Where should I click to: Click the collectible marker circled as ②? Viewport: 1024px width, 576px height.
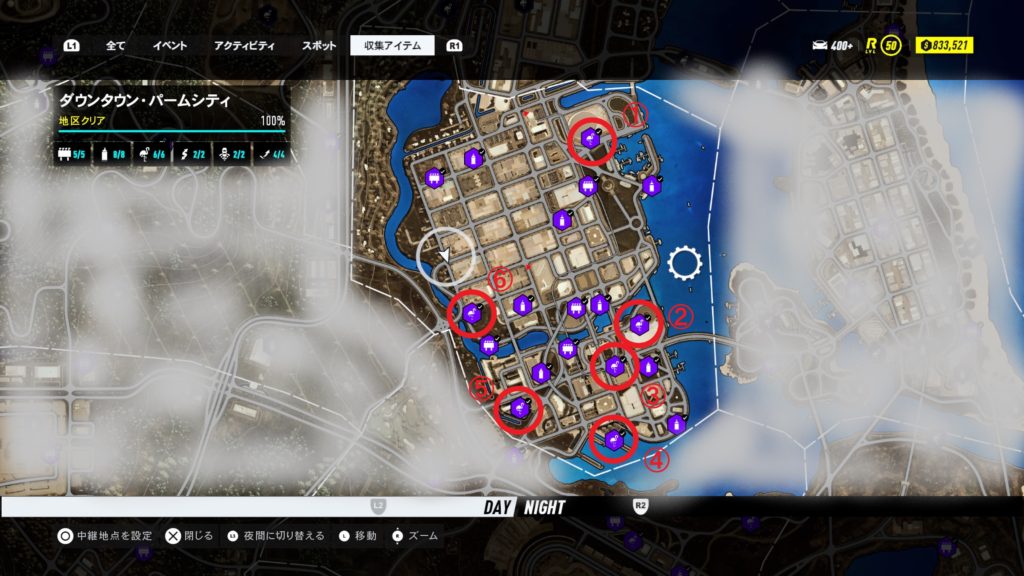click(x=638, y=324)
